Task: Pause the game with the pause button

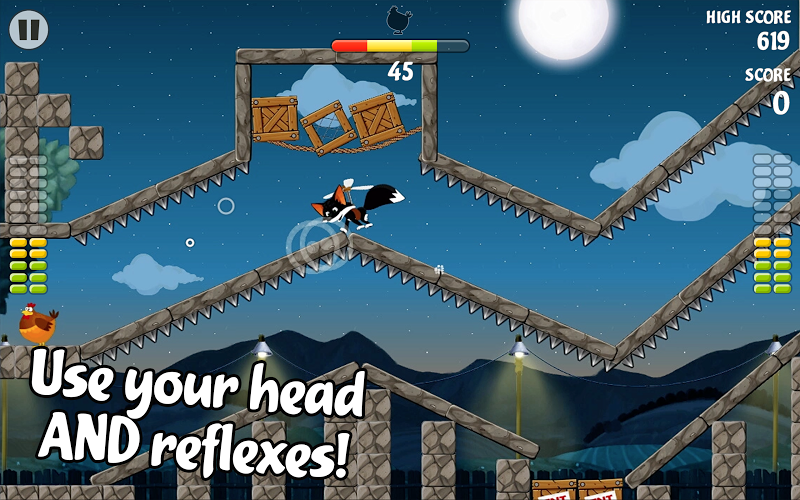Action: coord(30,30)
